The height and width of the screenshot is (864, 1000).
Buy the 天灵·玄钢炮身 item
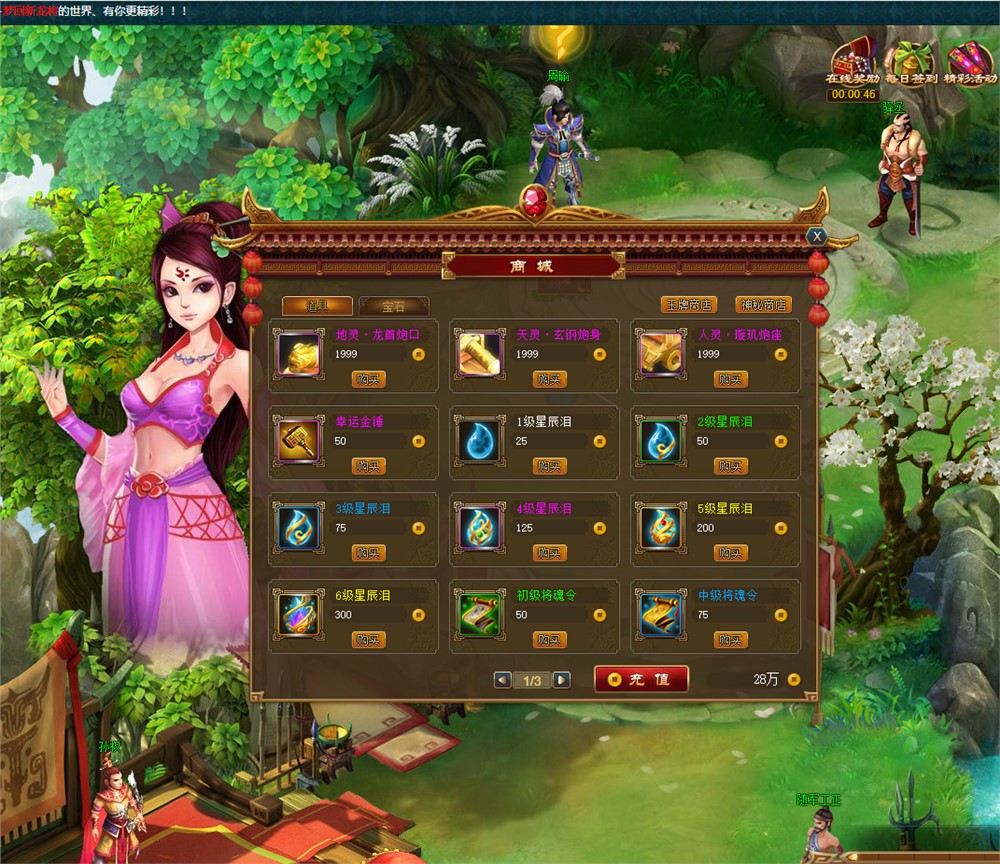click(550, 379)
